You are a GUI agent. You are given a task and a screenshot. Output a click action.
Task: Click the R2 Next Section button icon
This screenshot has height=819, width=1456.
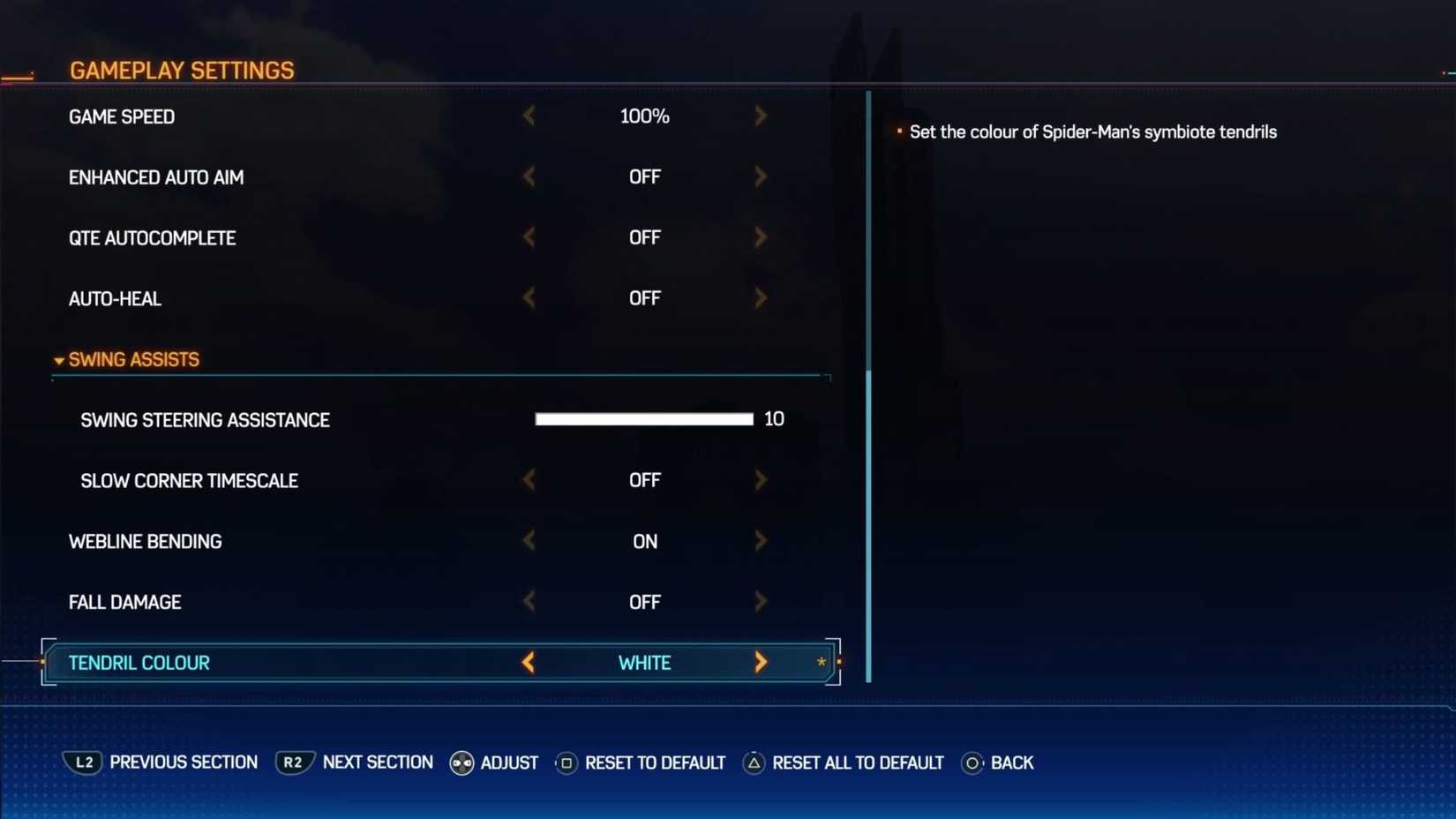[x=293, y=763]
